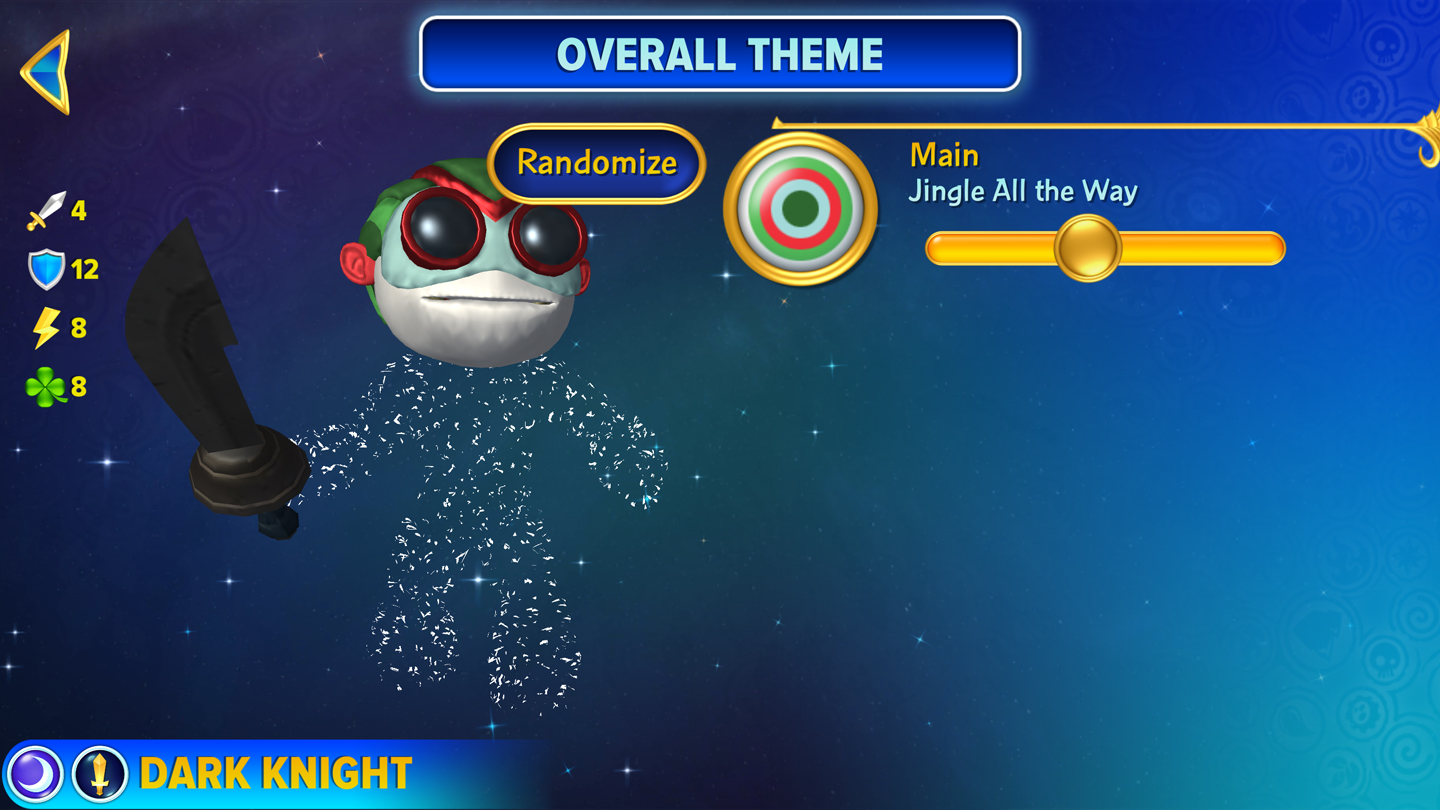Go back with the gold arrow
This screenshot has height=810, width=1440.
point(48,71)
